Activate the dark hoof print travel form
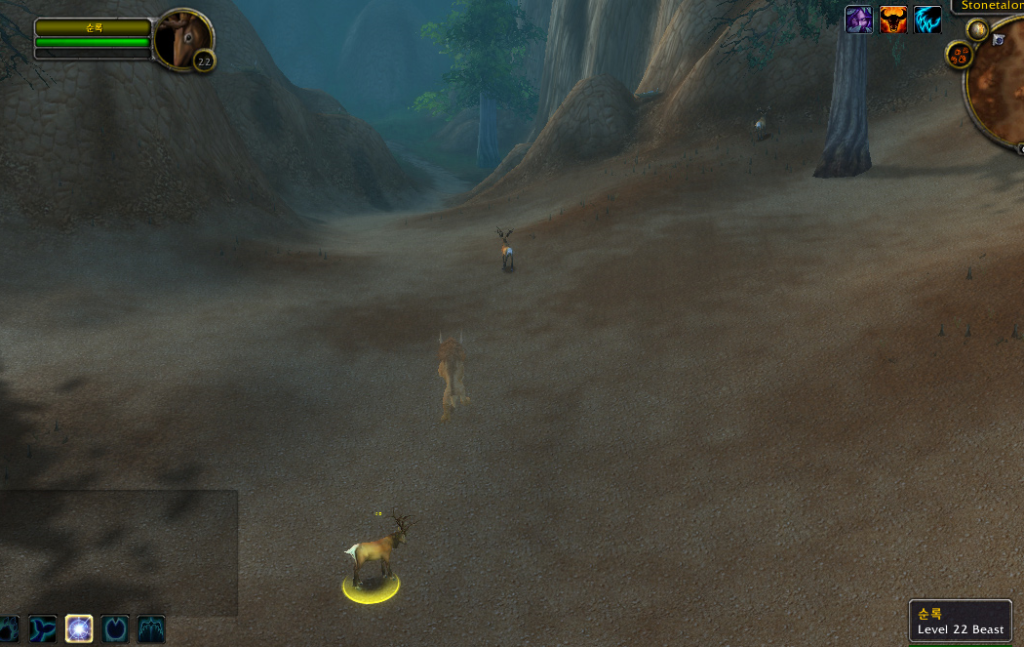 point(115,628)
